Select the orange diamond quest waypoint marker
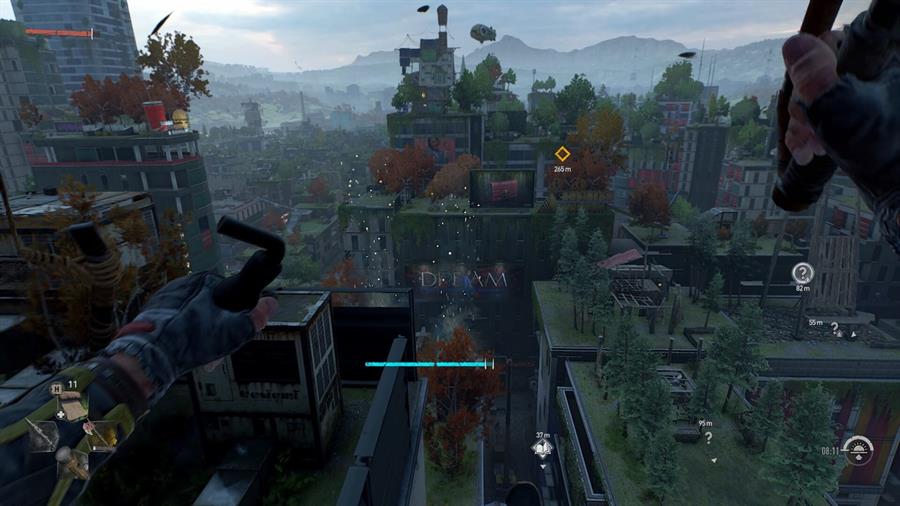900x506 pixels. [x=562, y=153]
